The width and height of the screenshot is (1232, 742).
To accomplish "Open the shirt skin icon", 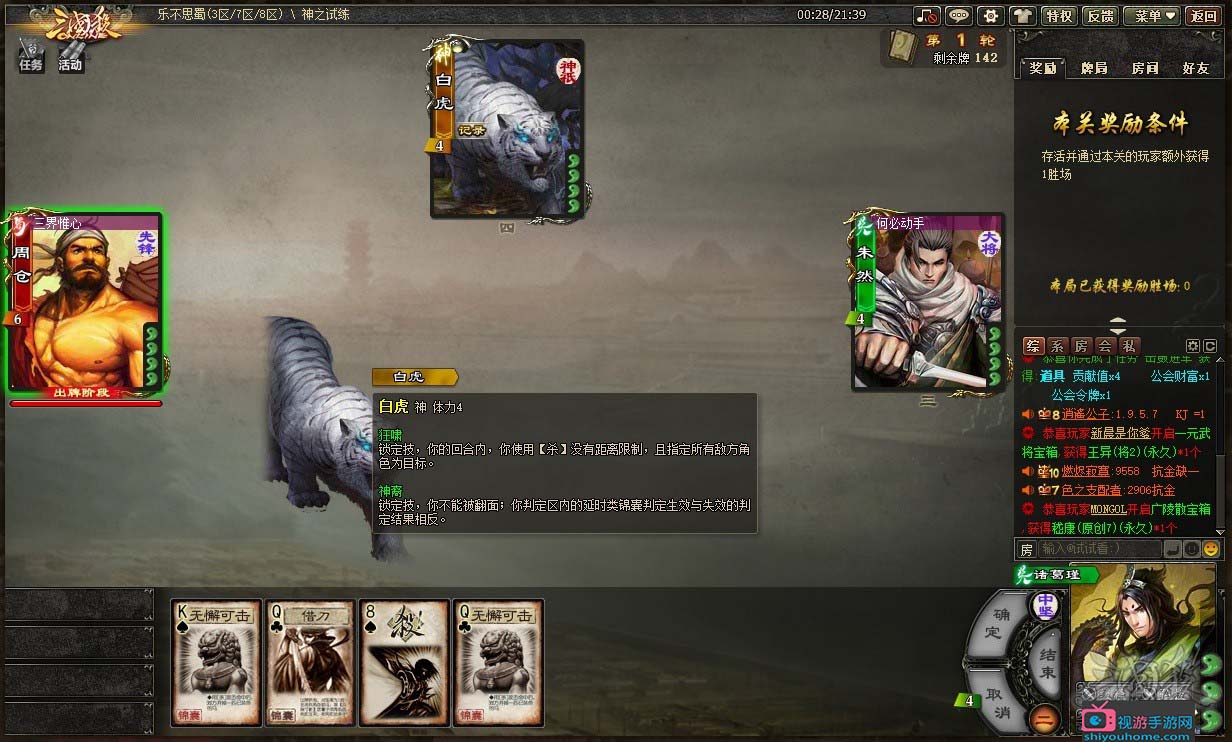I will click(1022, 15).
